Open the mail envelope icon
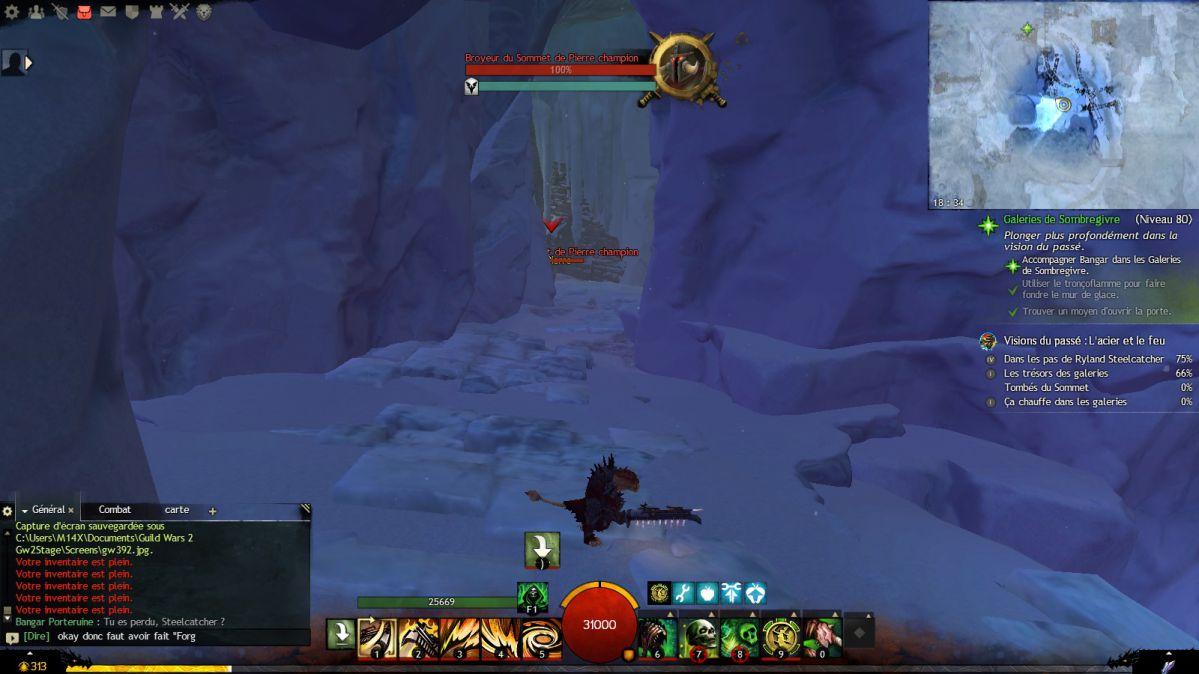 coord(108,12)
